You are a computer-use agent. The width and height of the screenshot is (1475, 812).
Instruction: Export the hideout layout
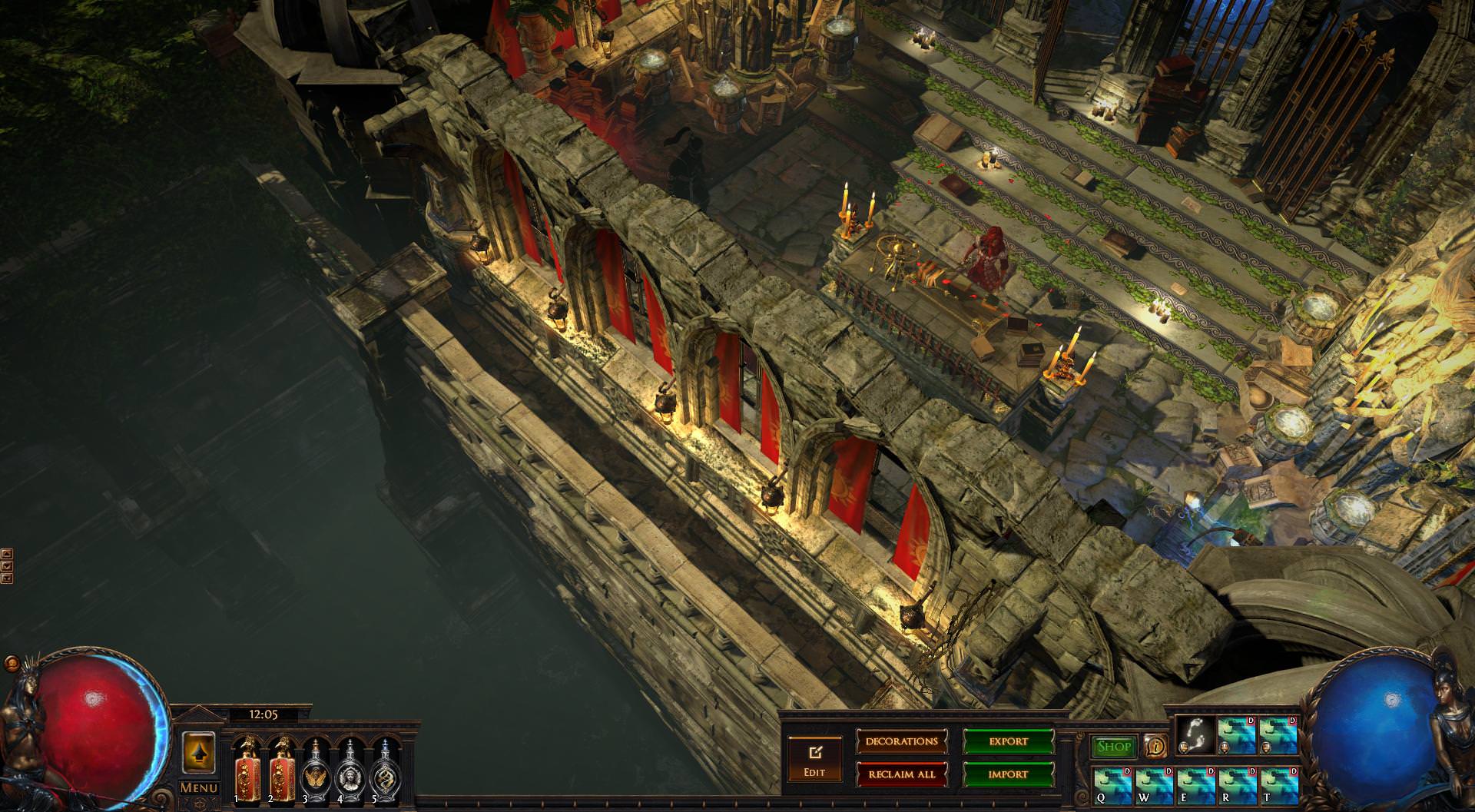(x=1008, y=742)
